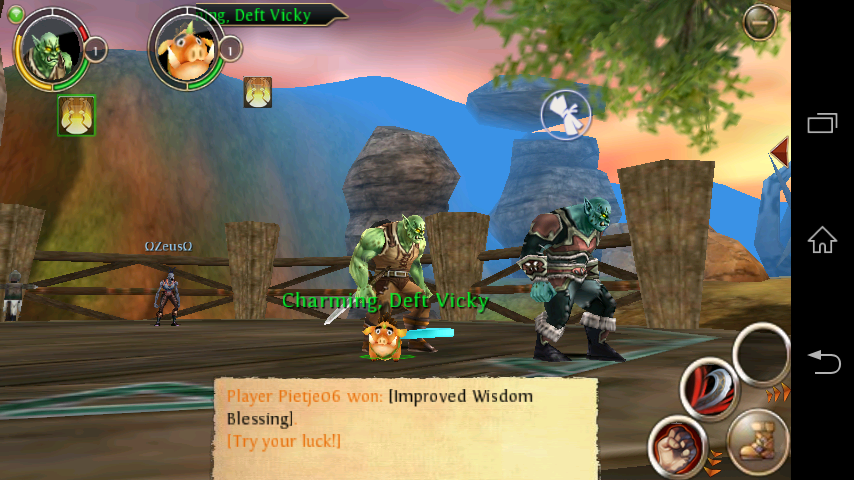Tap the boot skill button
The image size is (854, 480).
pos(757,440)
